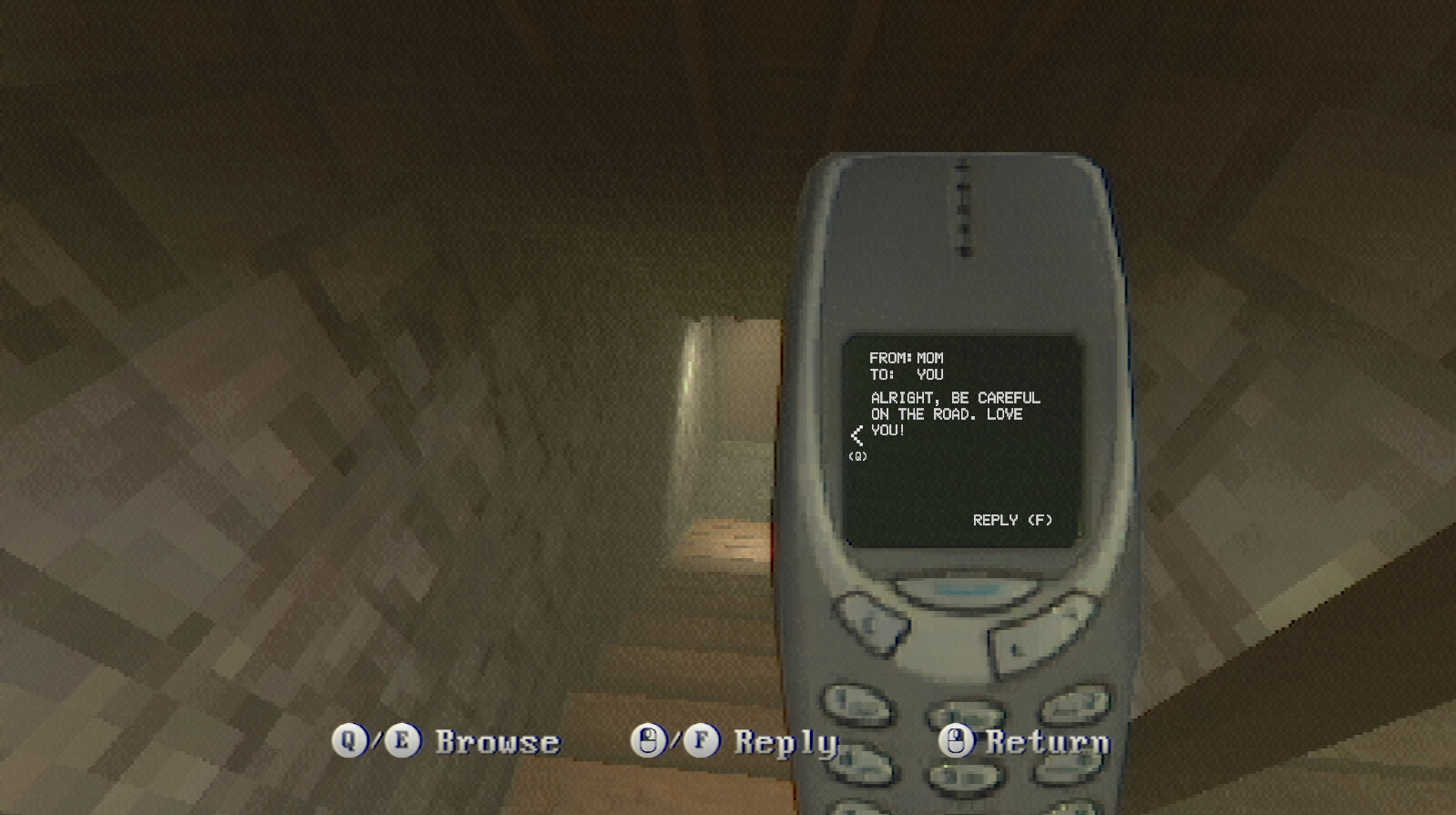Image resolution: width=1456 pixels, height=815 pixels.
Task: Click the Q key icon in the Browse prompt
Action: (348, 739)
